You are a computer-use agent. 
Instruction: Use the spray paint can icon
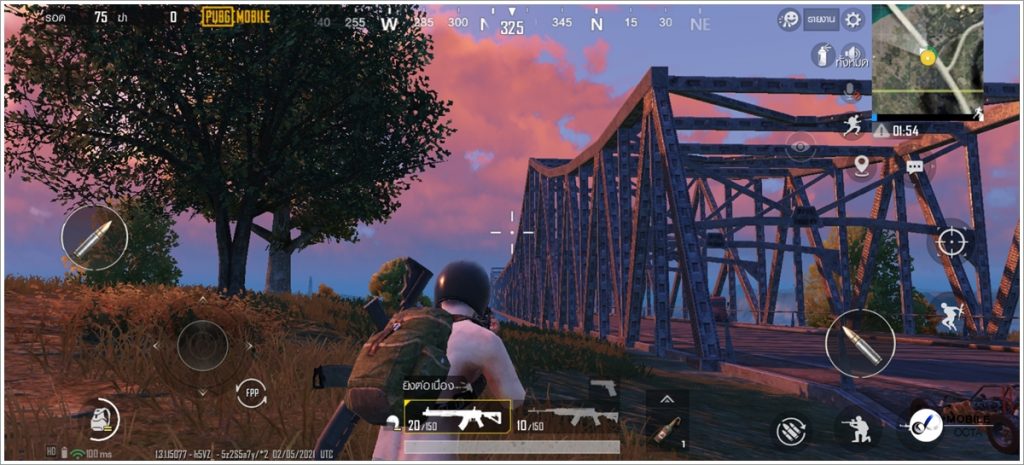coord(822,56)
